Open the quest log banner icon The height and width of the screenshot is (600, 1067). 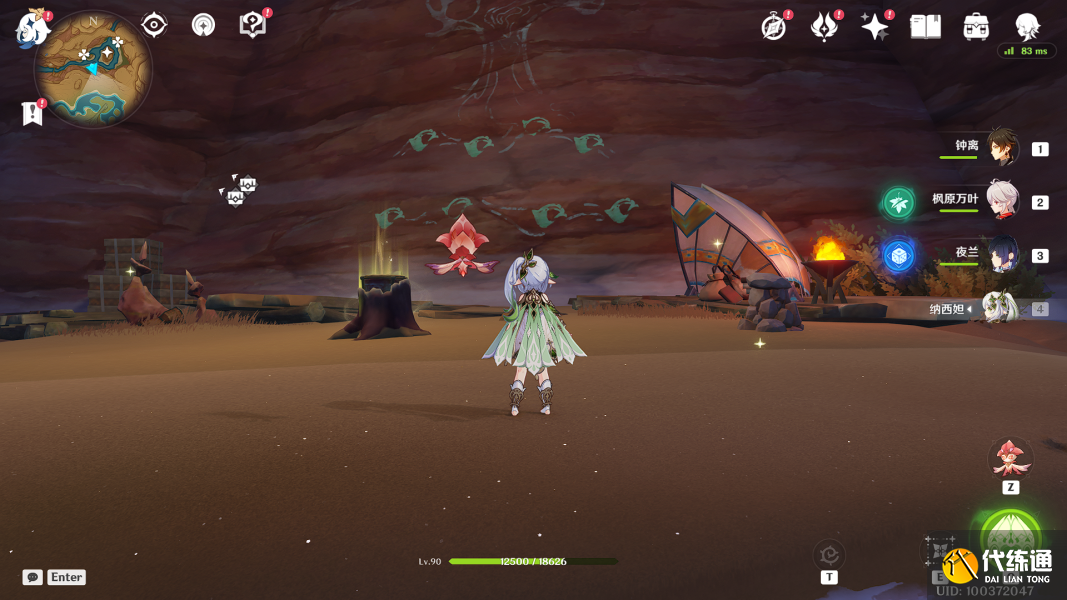tap(32, 114)
